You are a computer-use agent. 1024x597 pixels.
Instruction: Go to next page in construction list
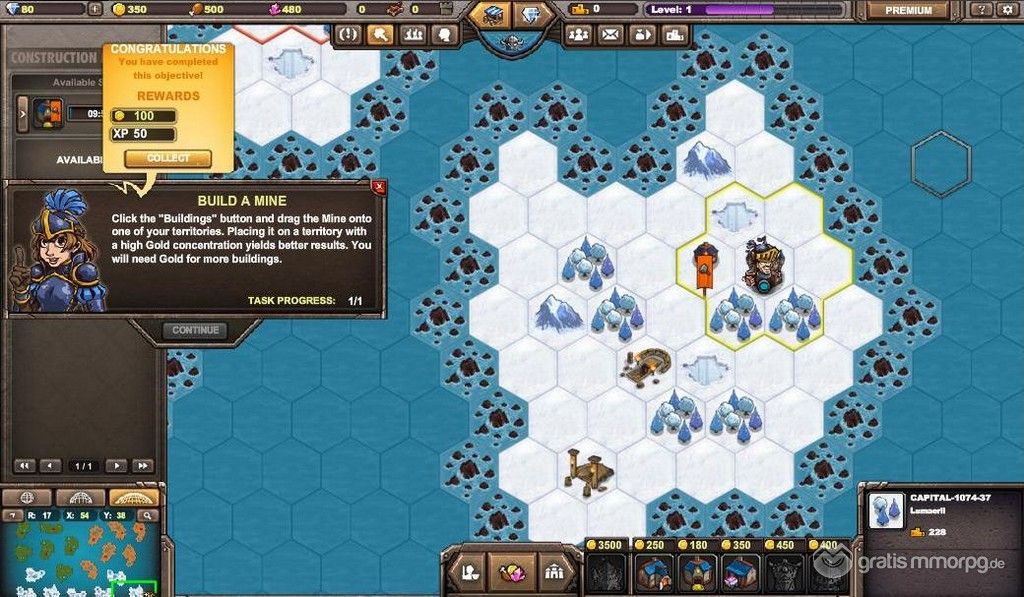click(x=117, y=466)
